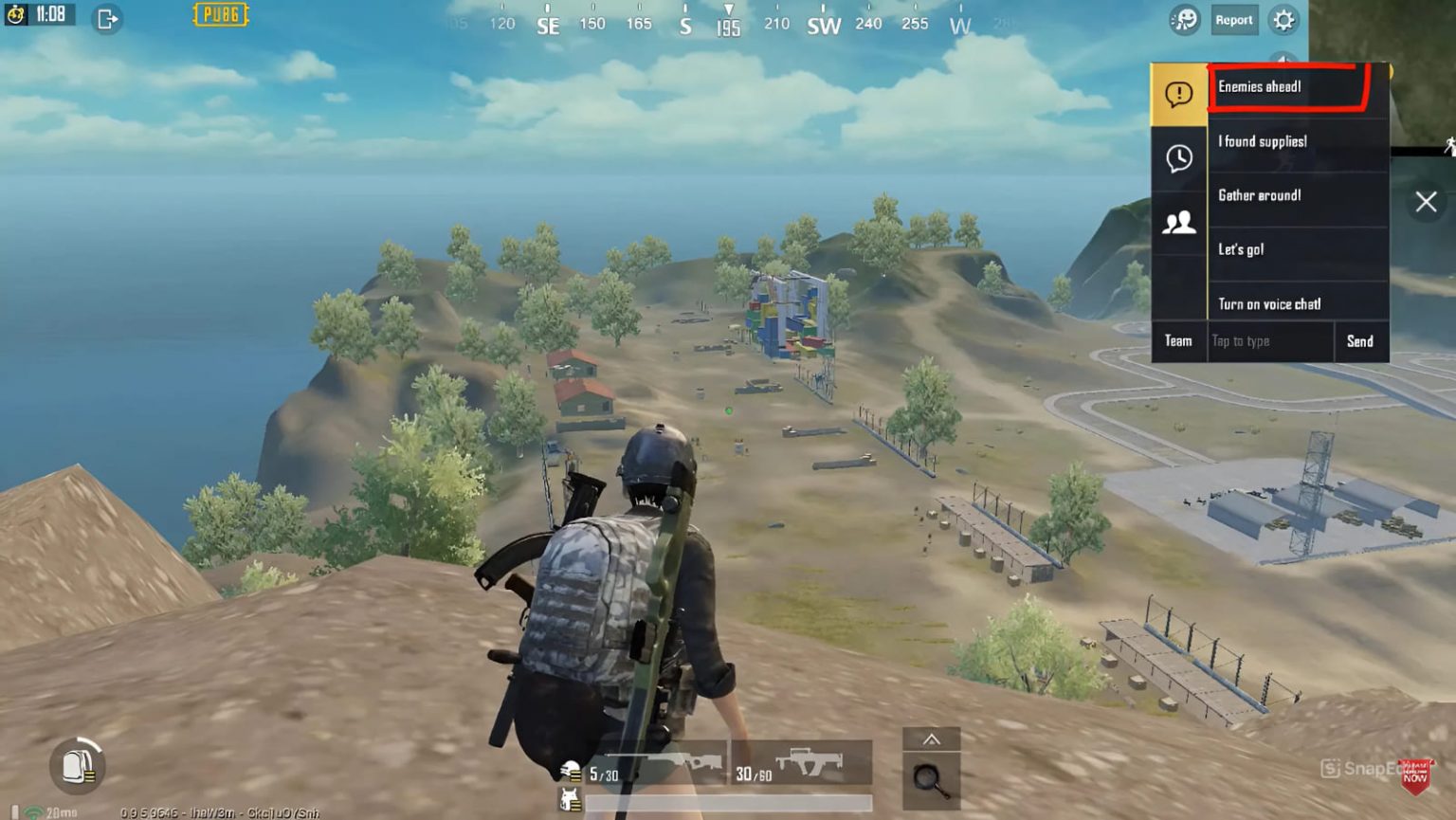Open the backpack inventory icon
Viewport: 1456px width, 820px height.
click(76, 764)
